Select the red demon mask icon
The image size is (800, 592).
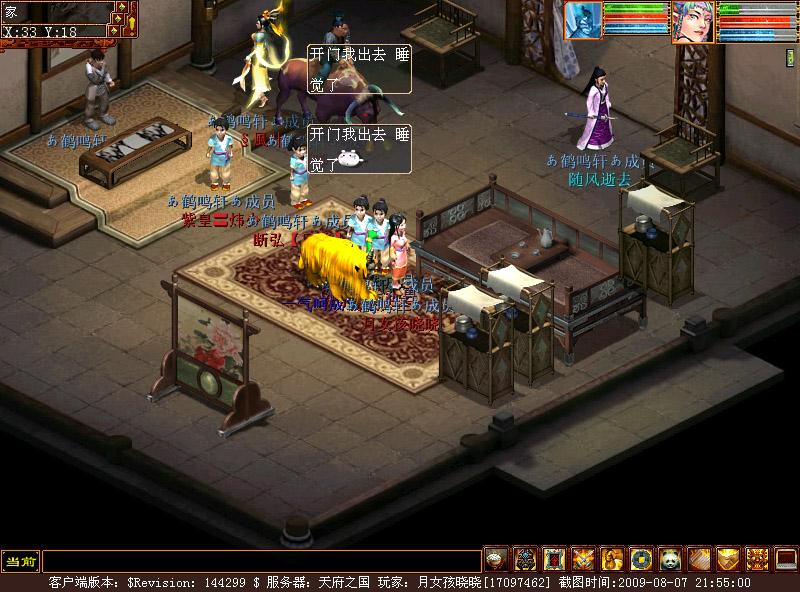tap(757, 559)
